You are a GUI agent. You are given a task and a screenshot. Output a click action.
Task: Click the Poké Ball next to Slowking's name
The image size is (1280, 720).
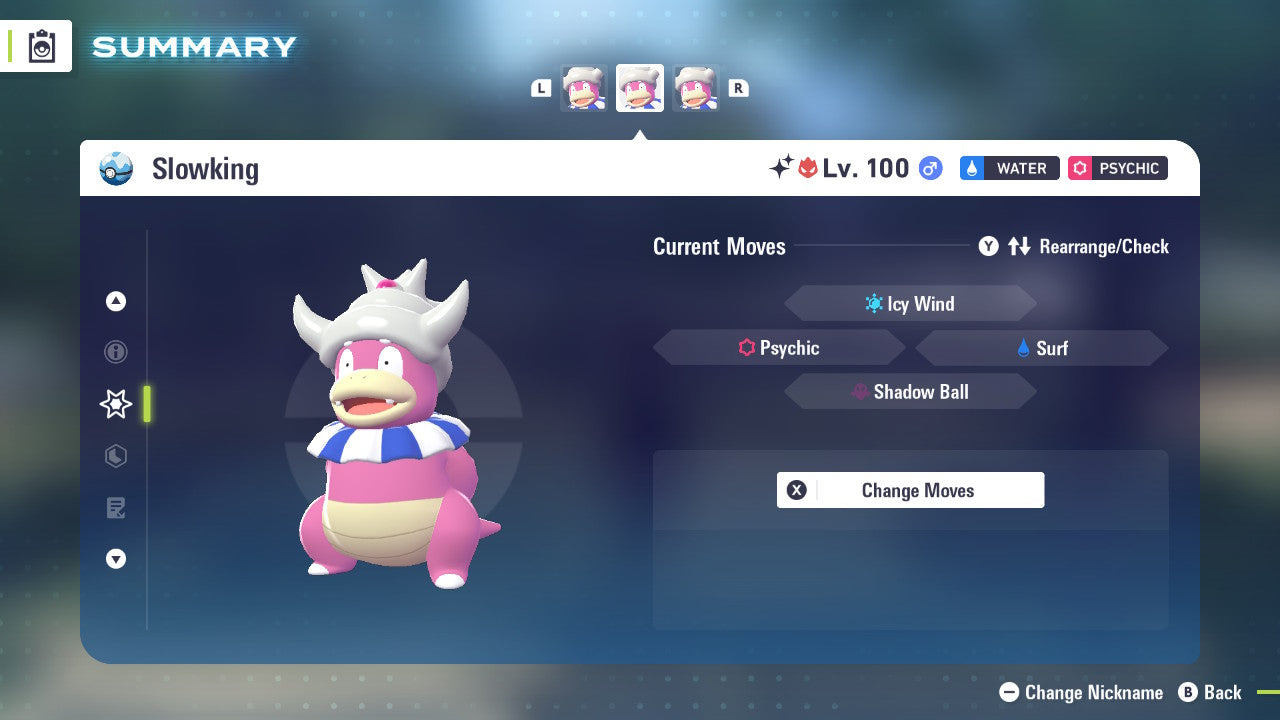click(116, 169)
